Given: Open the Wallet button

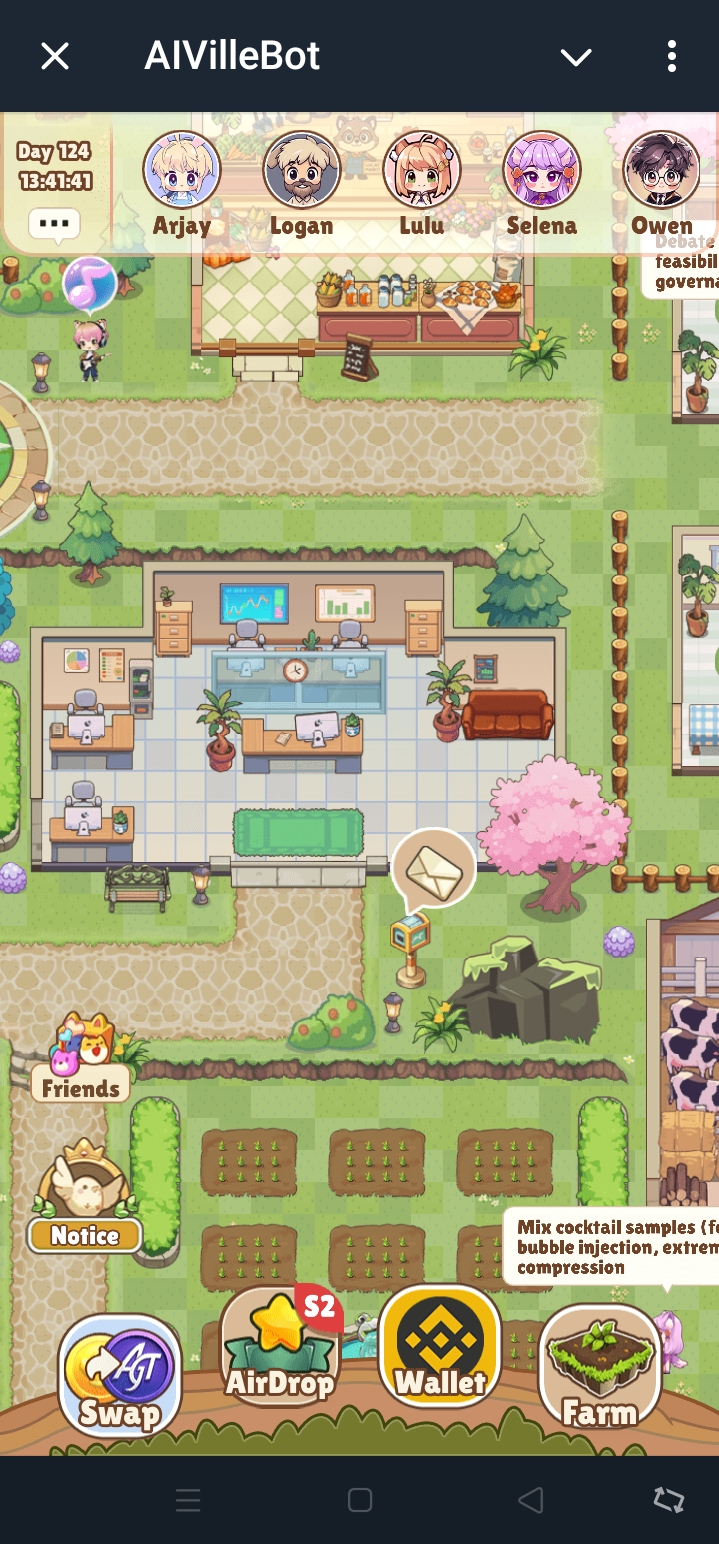Looking at the screenshot, I should point(440,1346).
